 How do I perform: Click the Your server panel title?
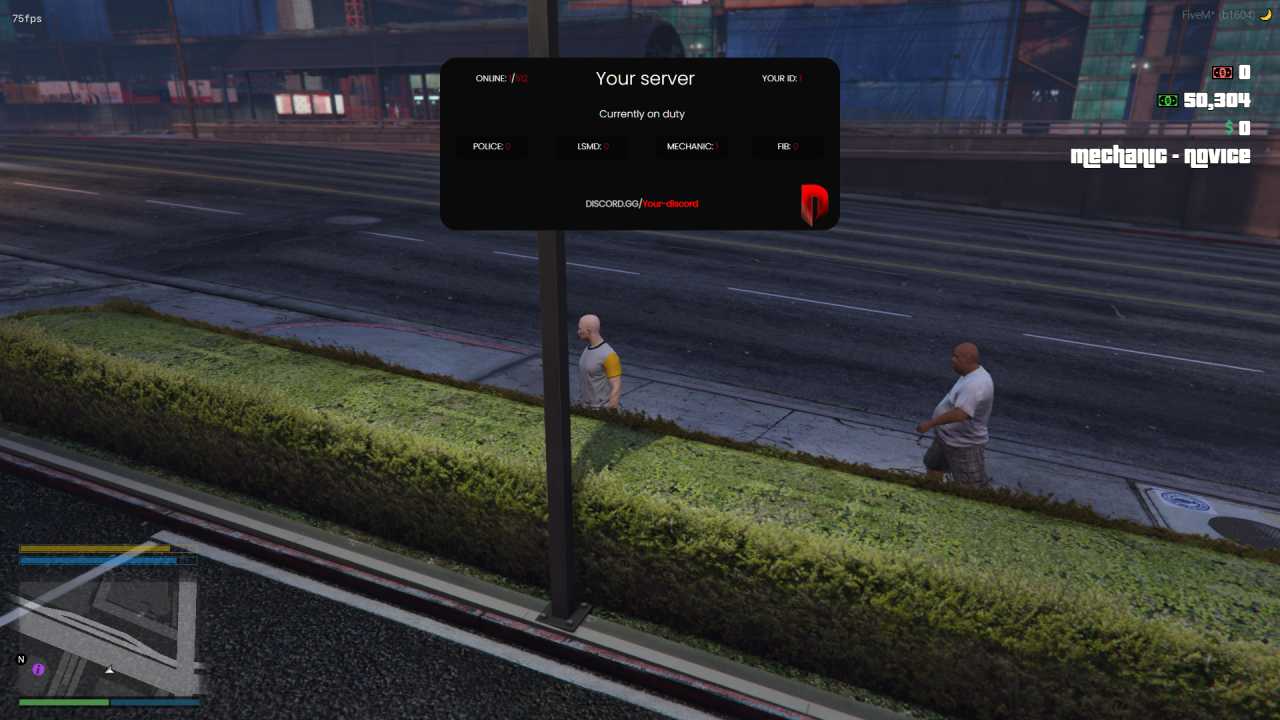(x=644, y=78)
